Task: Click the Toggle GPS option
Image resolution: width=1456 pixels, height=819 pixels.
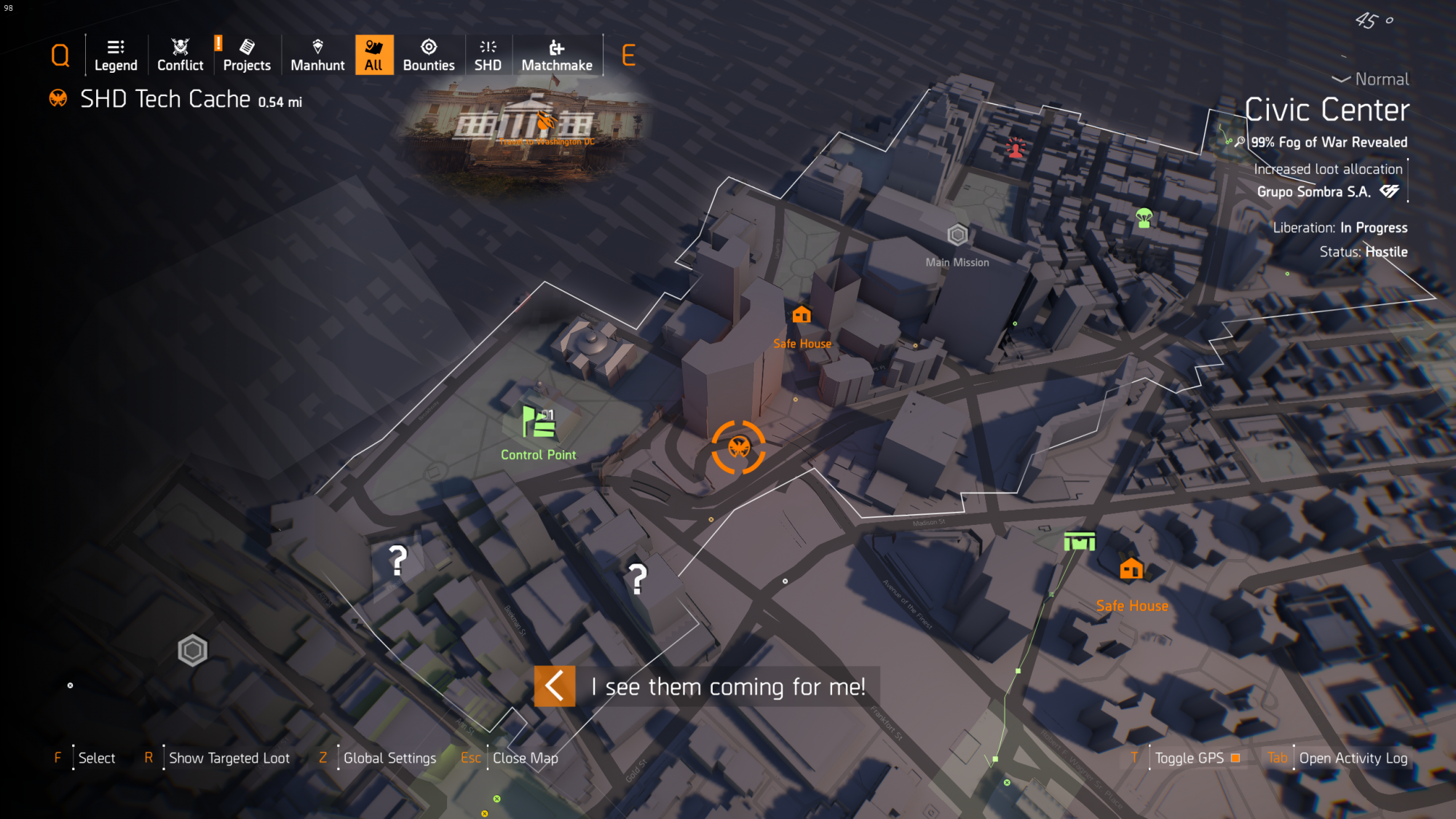Action: click(1190, 758)
